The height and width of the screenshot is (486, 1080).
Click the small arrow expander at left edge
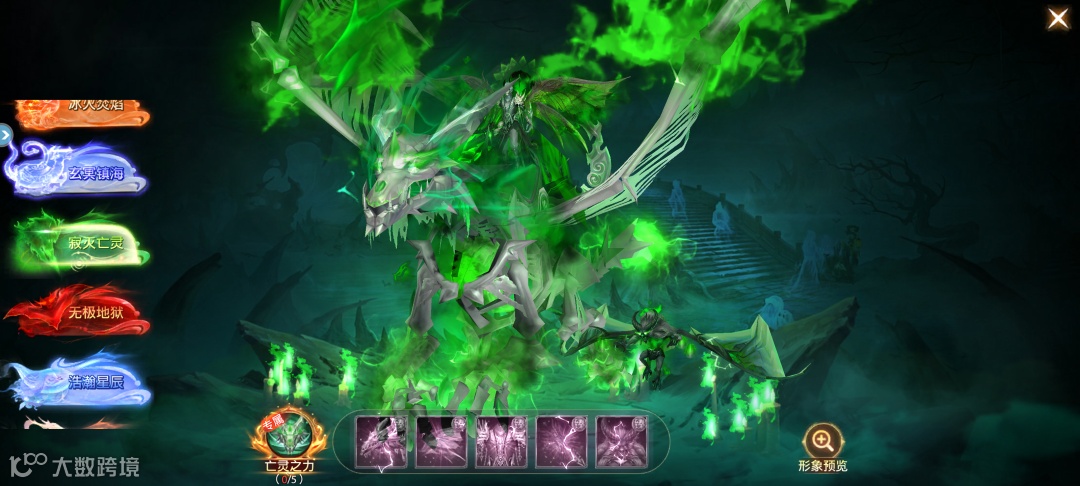click(5, 134)
